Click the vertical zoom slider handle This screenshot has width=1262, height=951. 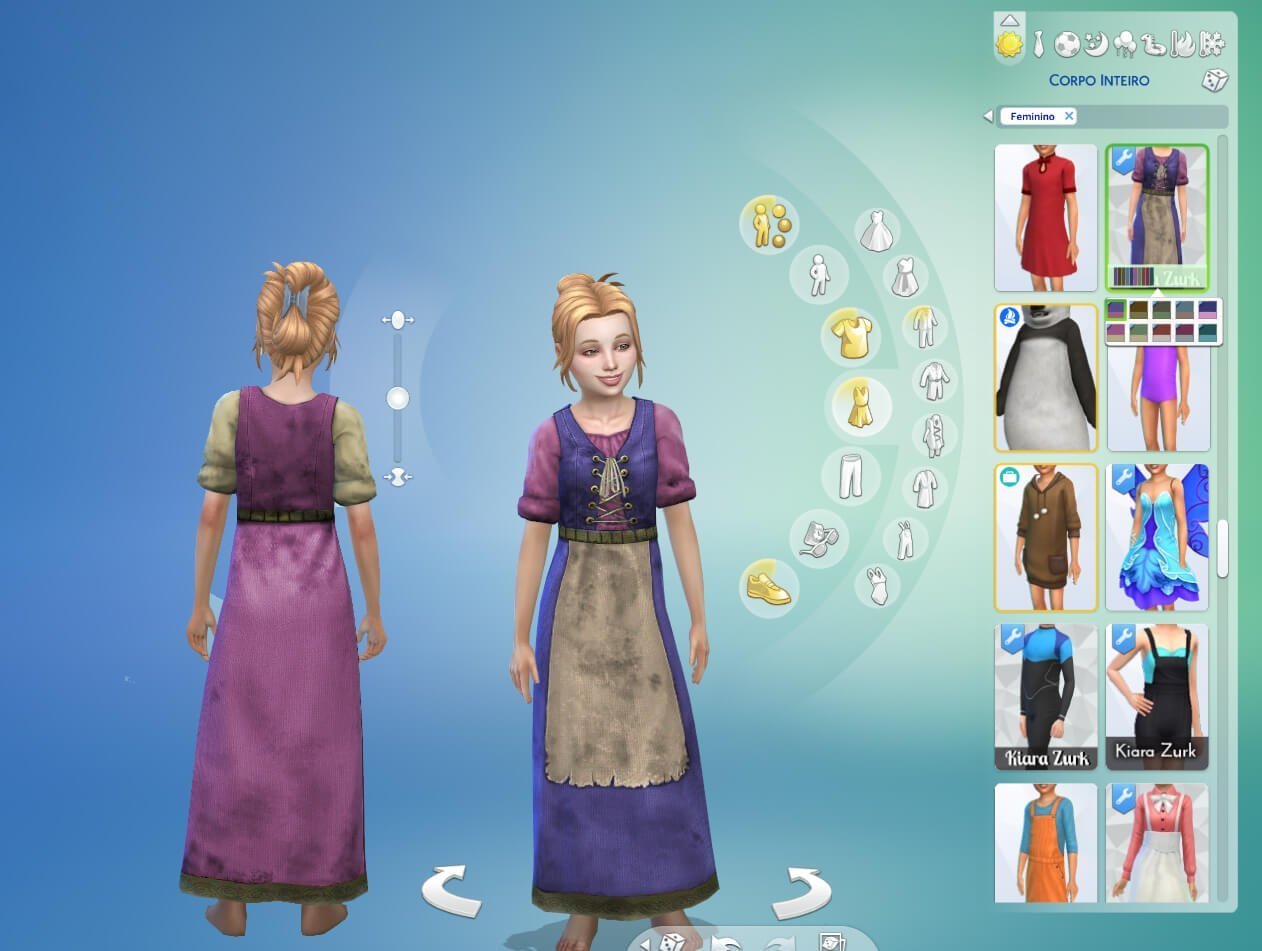(398, 399)
